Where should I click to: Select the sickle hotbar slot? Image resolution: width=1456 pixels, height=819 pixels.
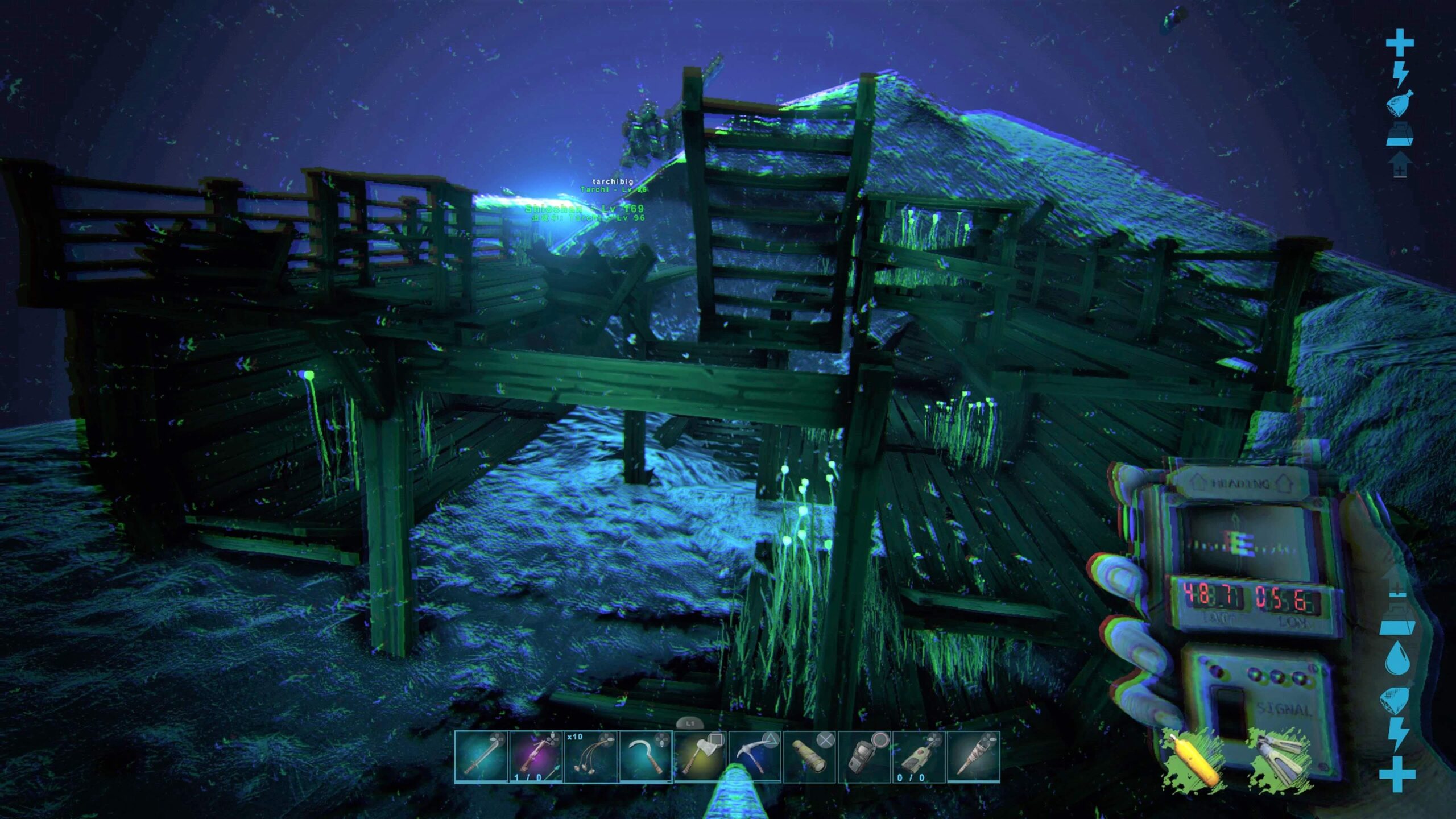[x=645, y=758]
